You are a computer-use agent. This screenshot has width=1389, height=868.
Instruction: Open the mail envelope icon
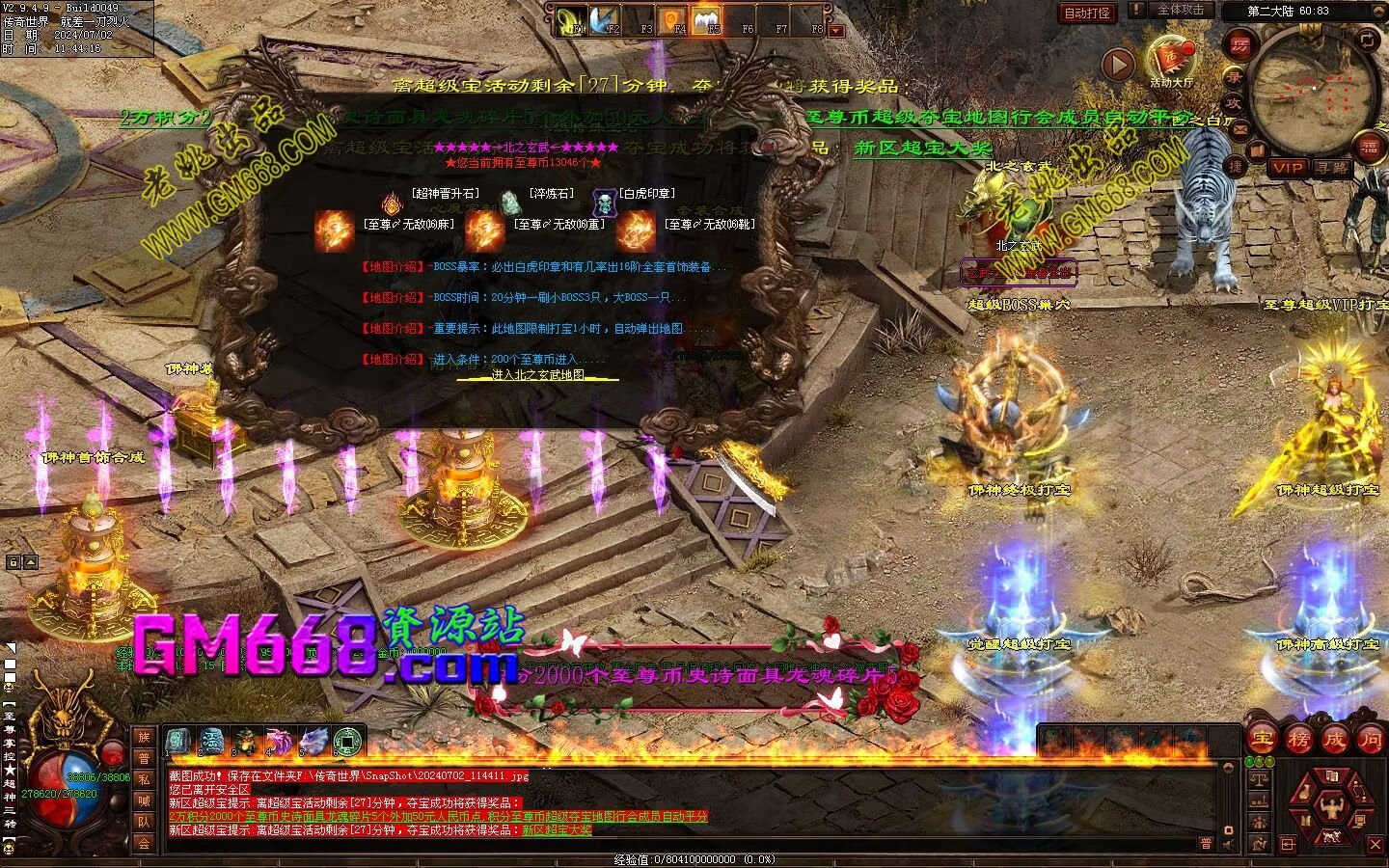pos(1239,128)
